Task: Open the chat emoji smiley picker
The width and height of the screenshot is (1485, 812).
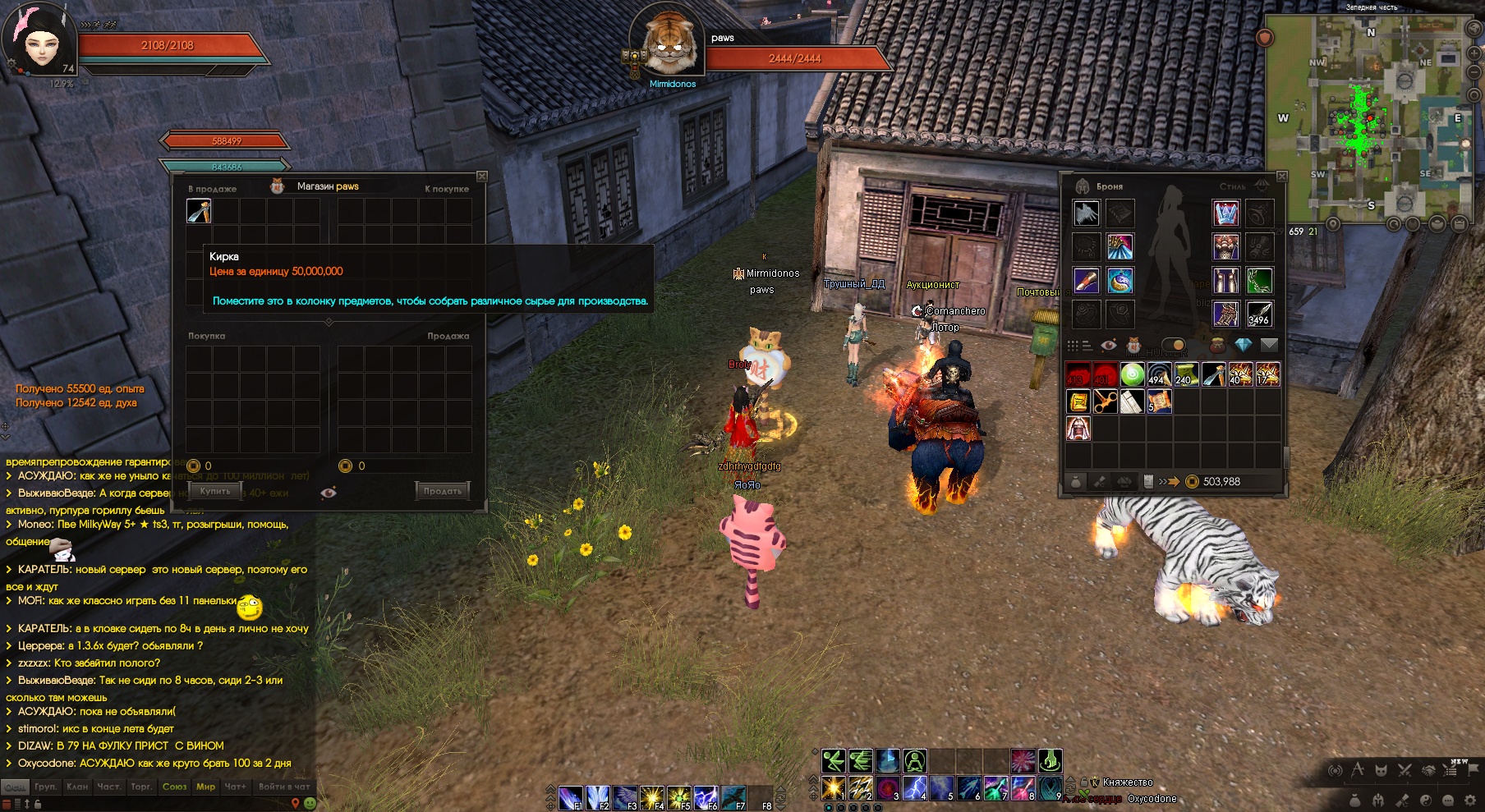Action: (x=310, y=803)
